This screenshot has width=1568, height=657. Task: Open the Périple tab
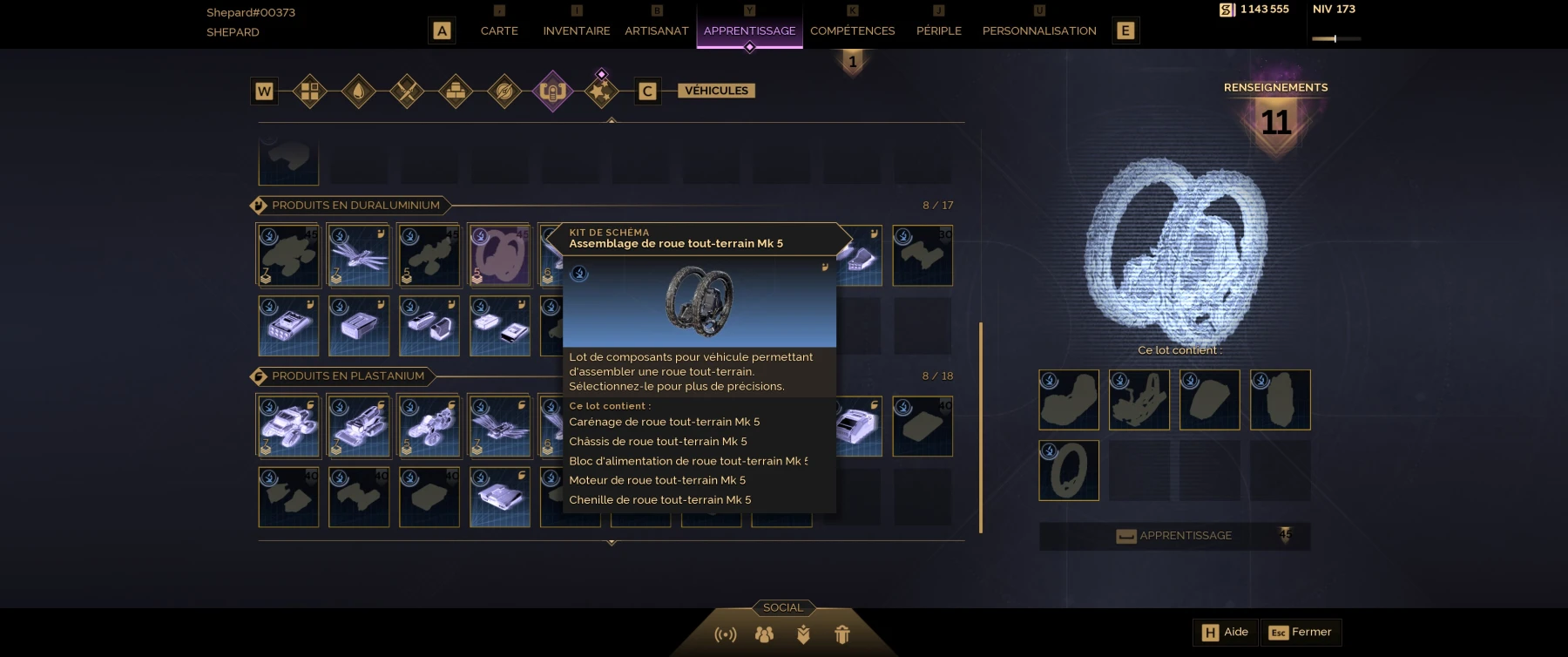tap(938, 30)
